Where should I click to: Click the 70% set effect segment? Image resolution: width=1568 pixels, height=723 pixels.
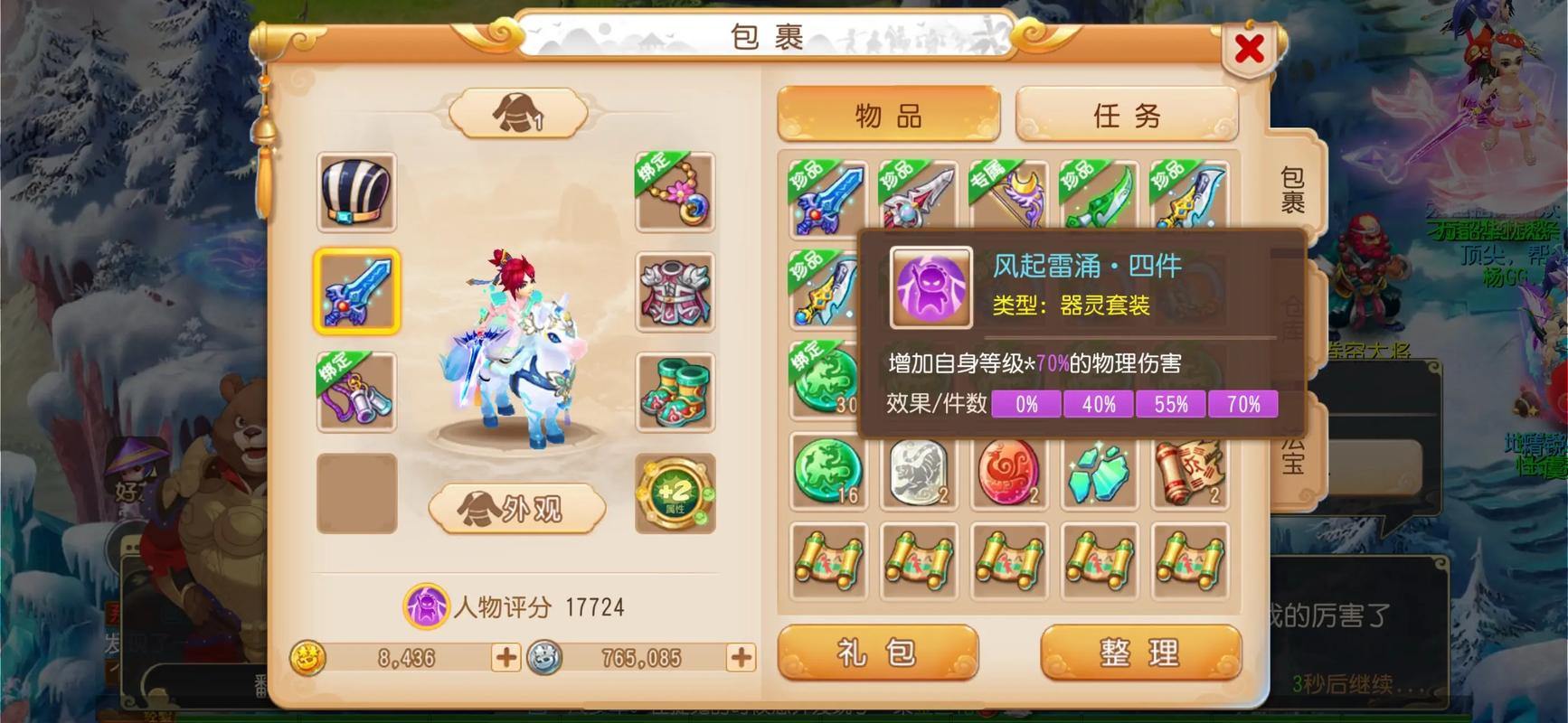pyautogui.click(x=1243, y=405)
